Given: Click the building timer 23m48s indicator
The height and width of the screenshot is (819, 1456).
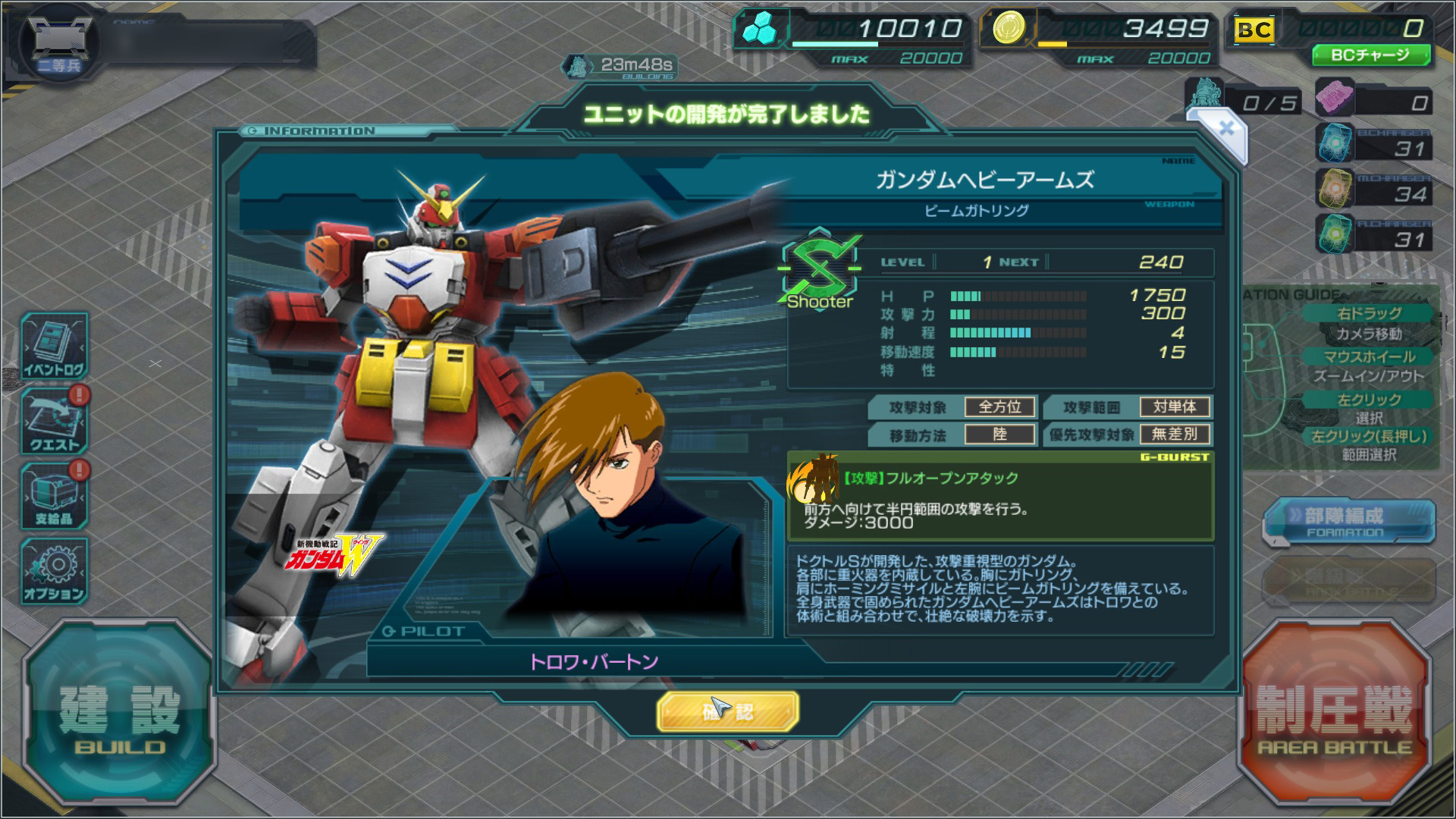Looking at the screenshot, I should click(620, 67).
